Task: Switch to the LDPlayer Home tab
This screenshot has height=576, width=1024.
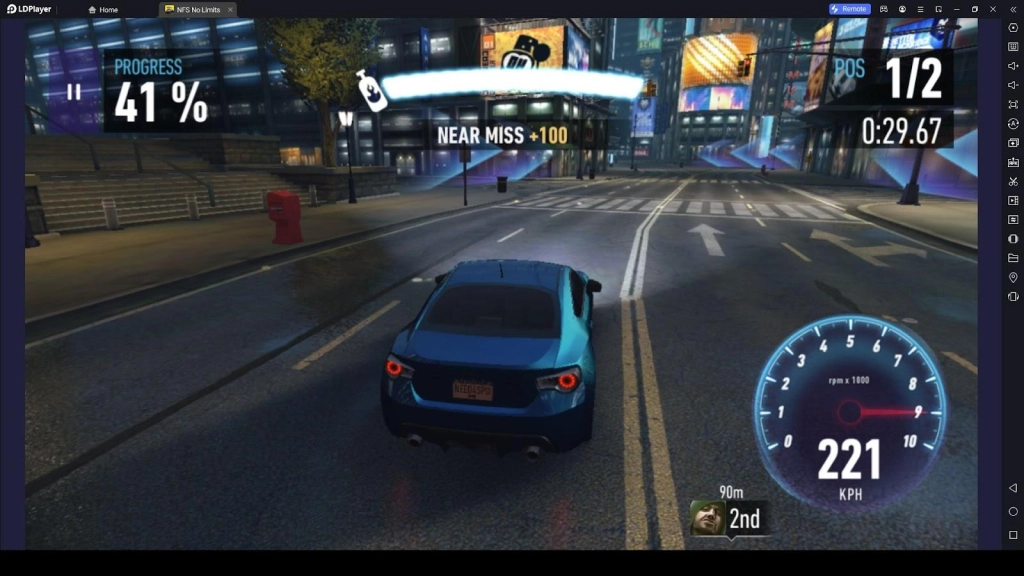Action: coord(104,9)
